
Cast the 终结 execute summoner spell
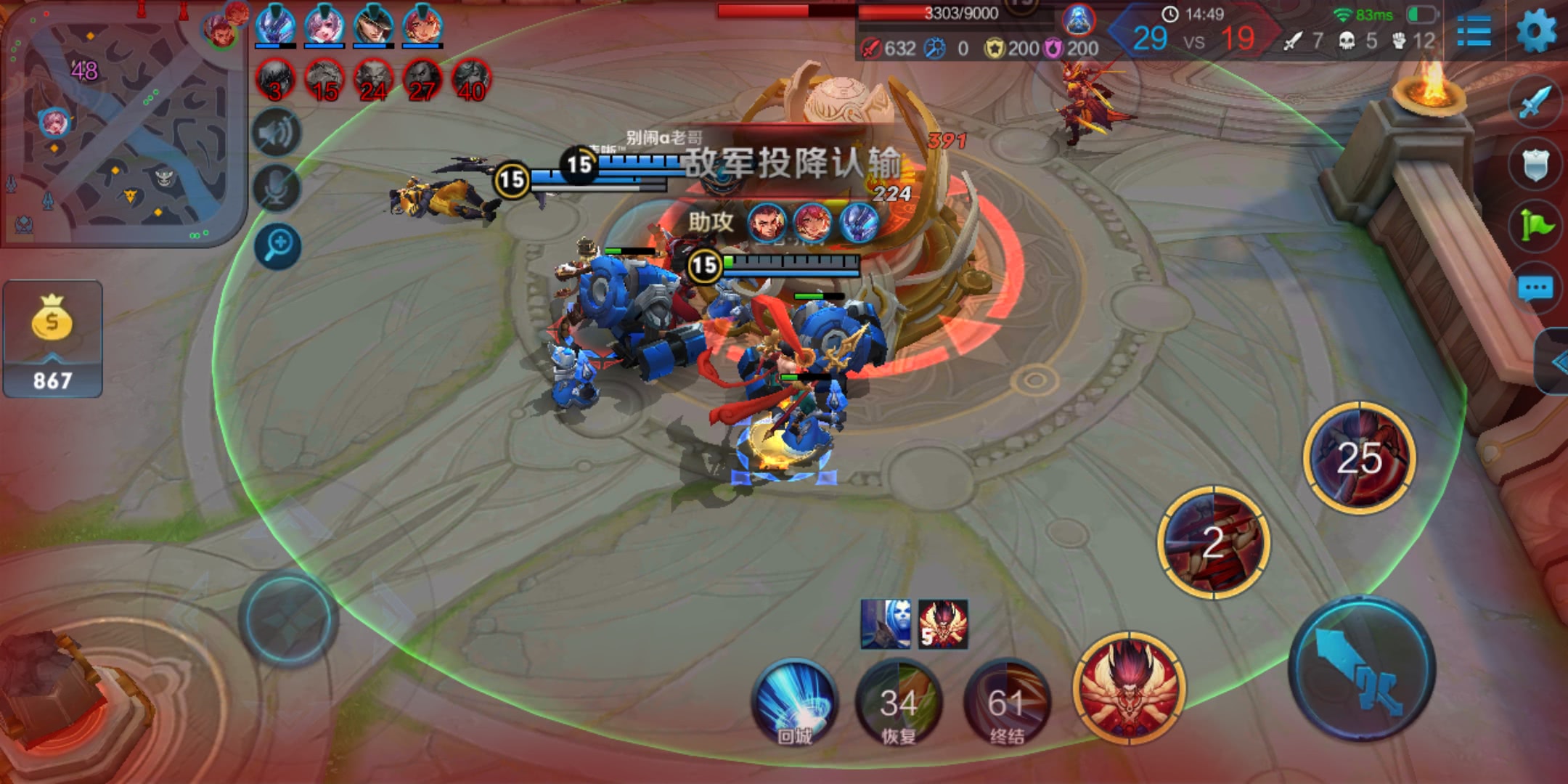(1007, 701)
